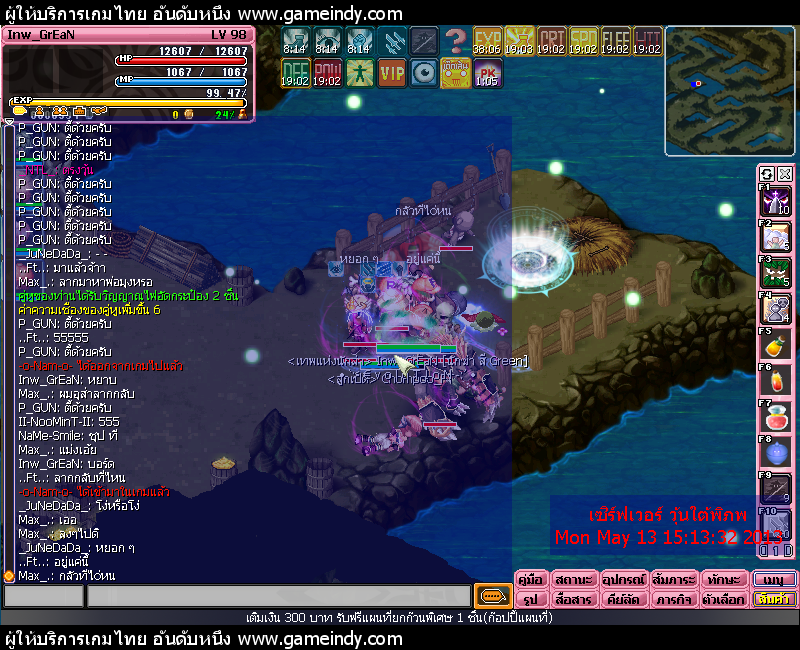Viewport: 800px width, 650px height.
Task: Click the EXP boost buff icon
Action: 487,41
